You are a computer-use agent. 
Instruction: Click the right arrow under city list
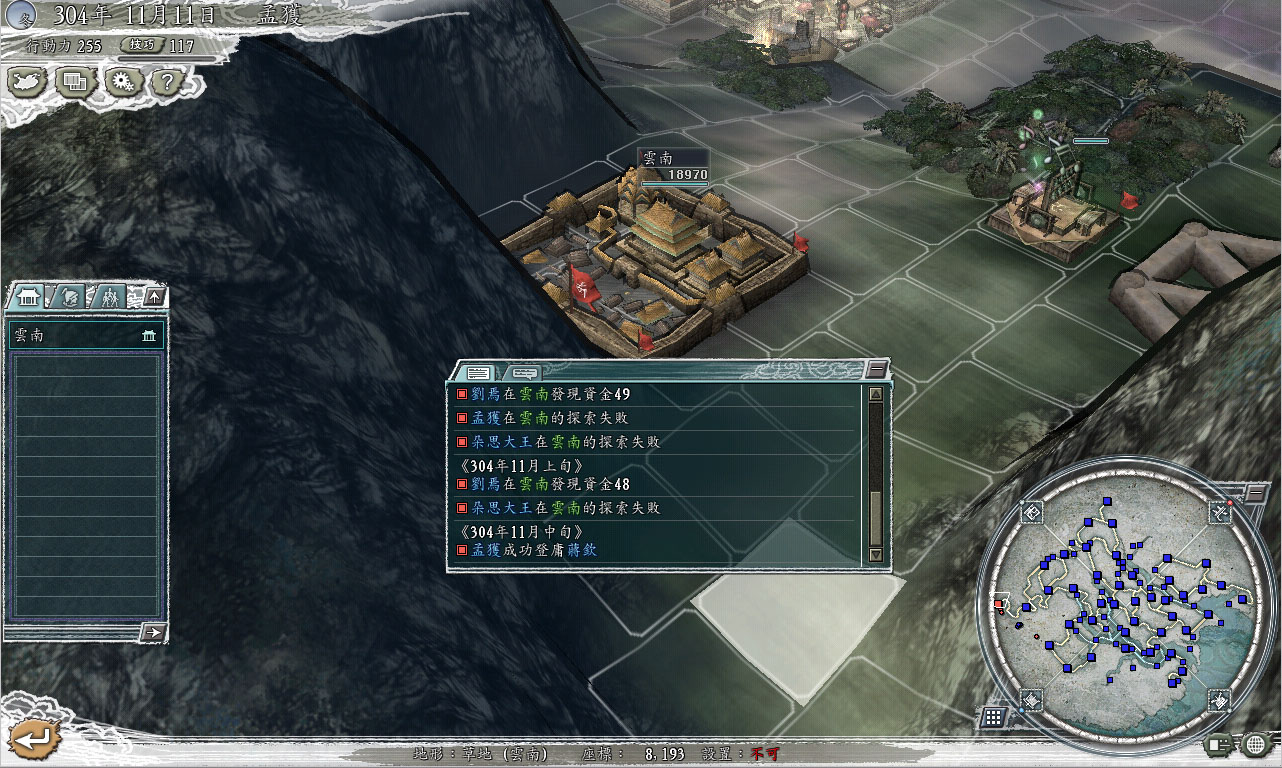(153, 632)
